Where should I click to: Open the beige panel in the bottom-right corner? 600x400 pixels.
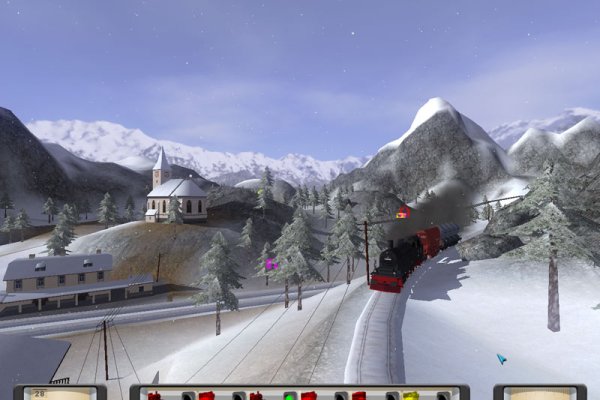[x=540, y=393]
